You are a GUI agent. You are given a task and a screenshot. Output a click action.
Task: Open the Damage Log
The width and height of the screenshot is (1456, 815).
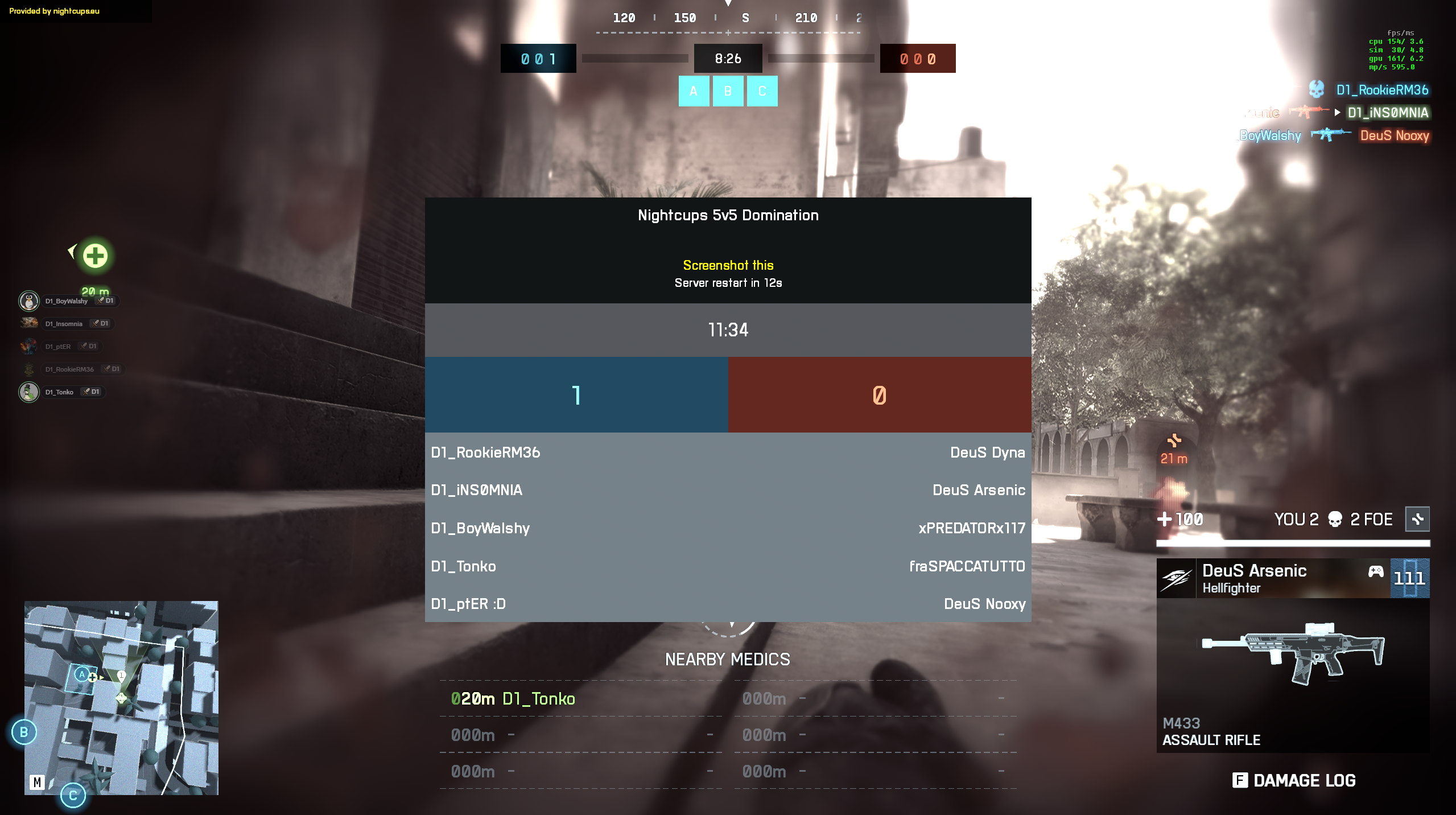pos(1294,780)
